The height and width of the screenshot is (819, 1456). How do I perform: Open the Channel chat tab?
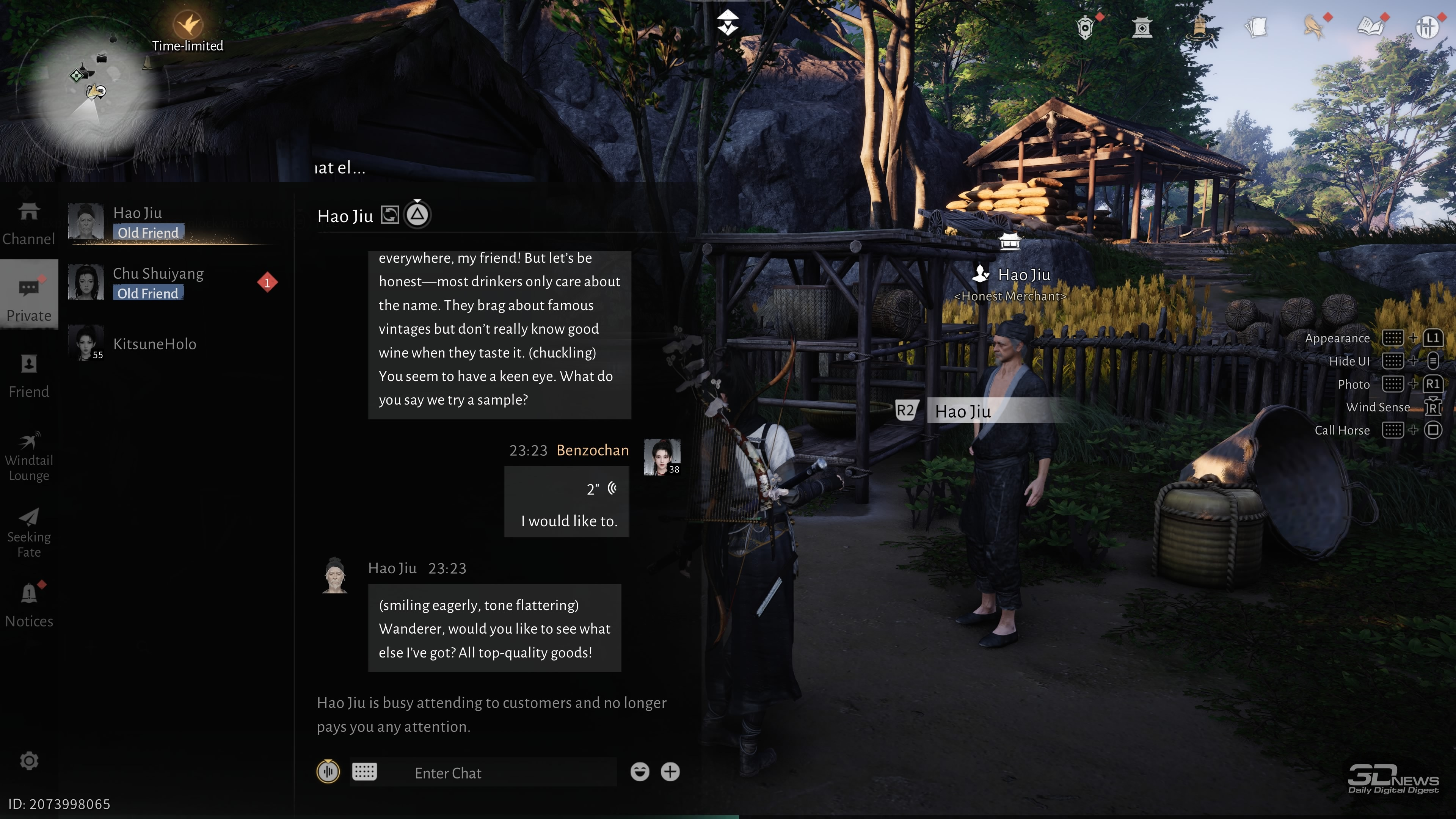tap(29, 223)
